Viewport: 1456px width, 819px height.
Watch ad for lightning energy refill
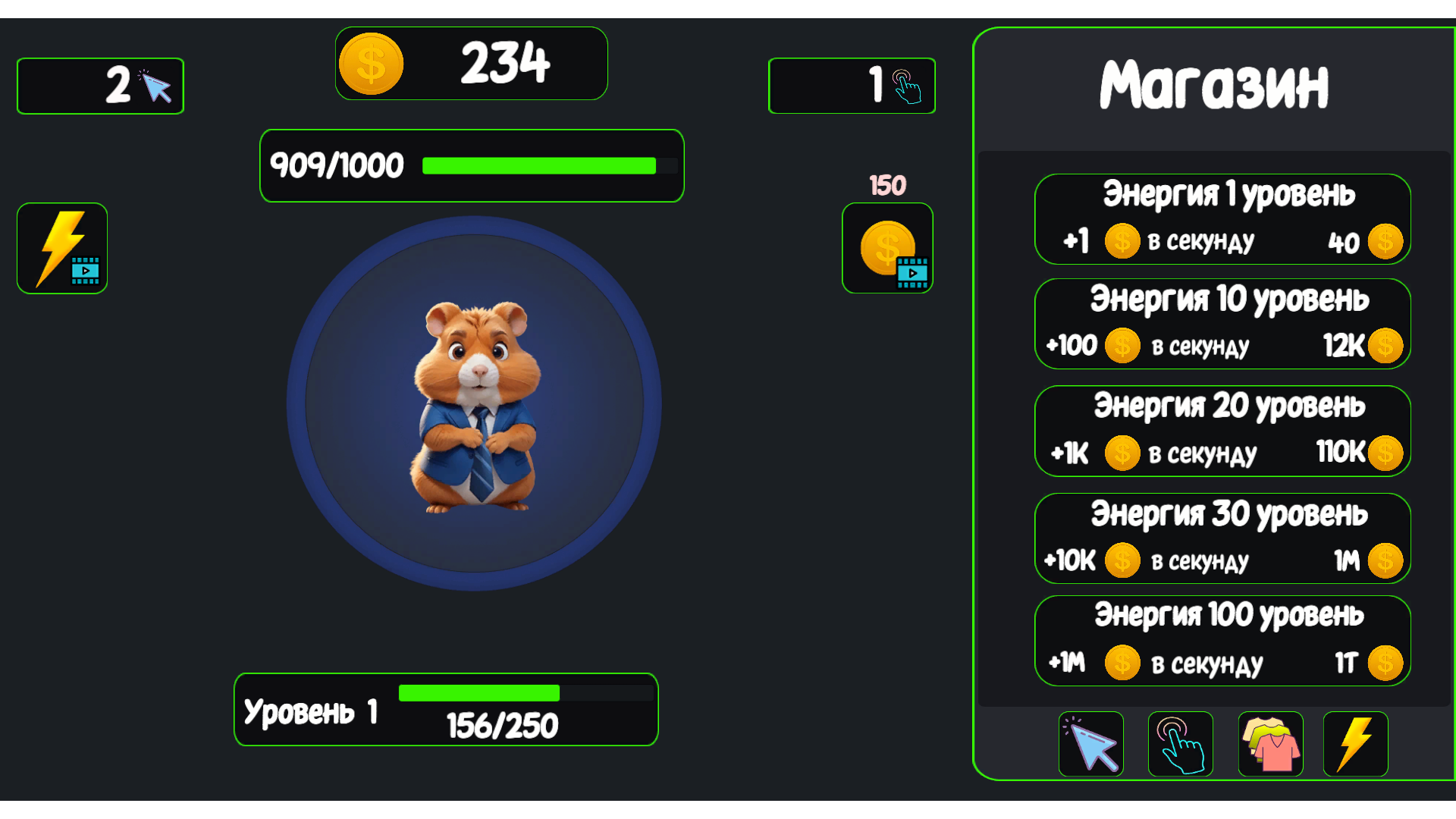62,248
